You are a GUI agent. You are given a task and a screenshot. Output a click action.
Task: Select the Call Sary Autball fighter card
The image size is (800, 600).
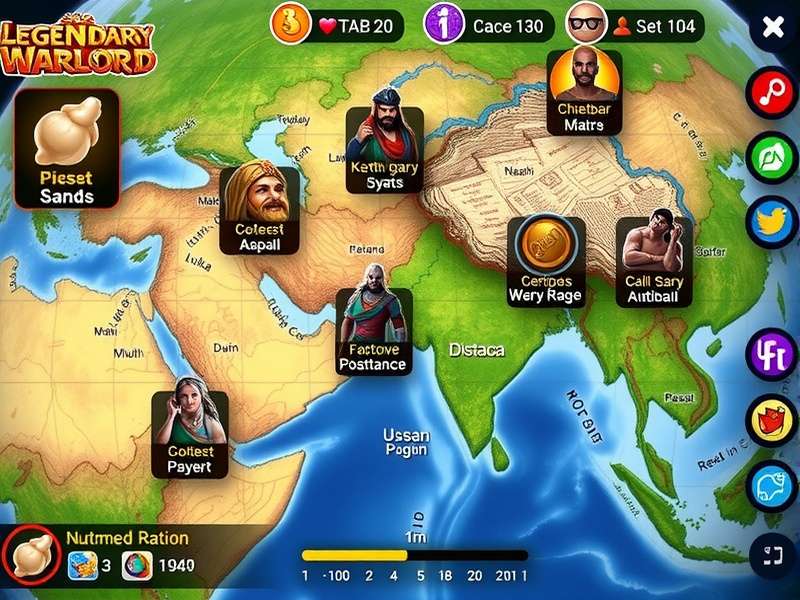tap(654, 260)
